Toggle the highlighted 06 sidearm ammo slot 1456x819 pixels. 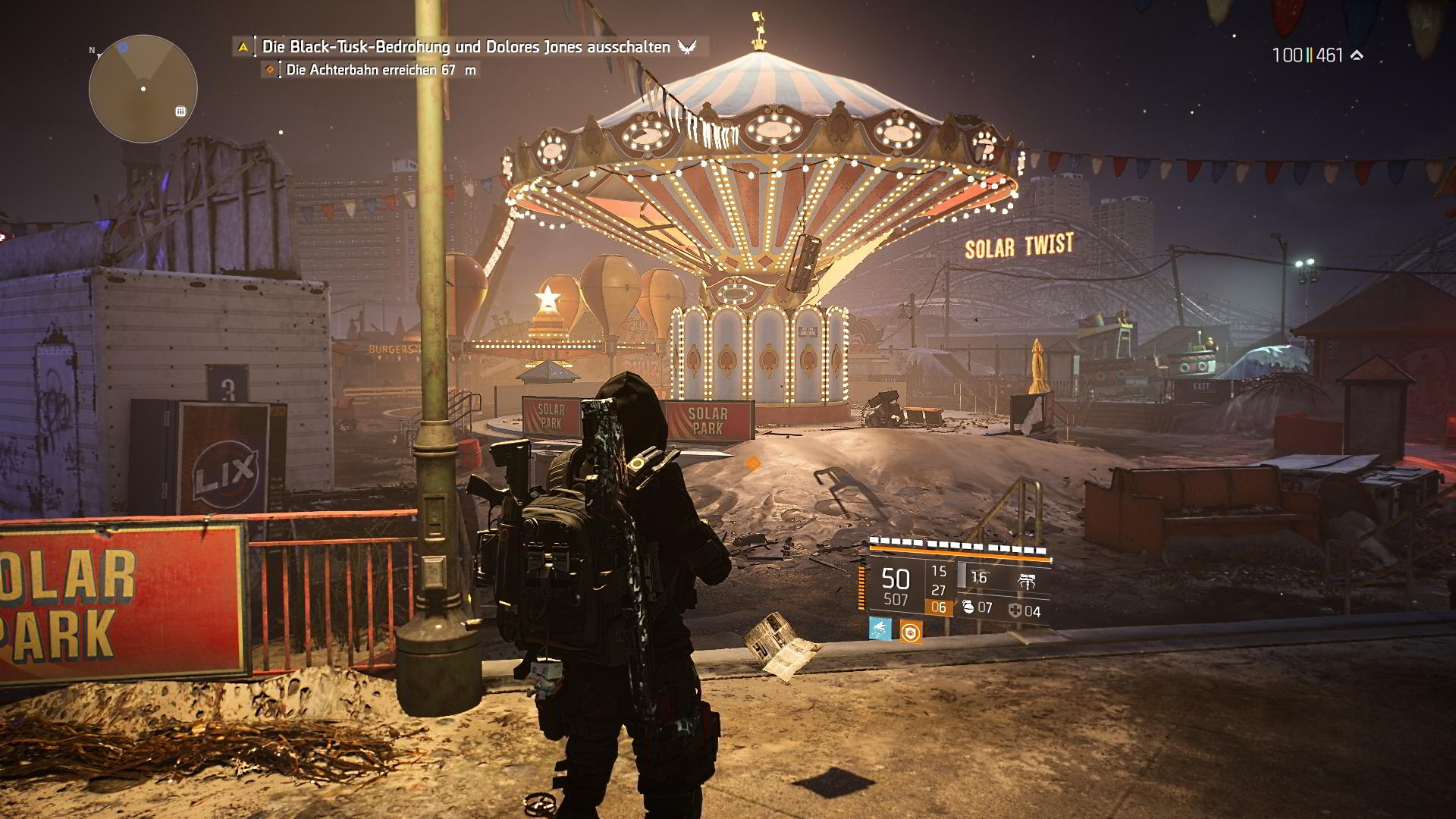point(938,607)
